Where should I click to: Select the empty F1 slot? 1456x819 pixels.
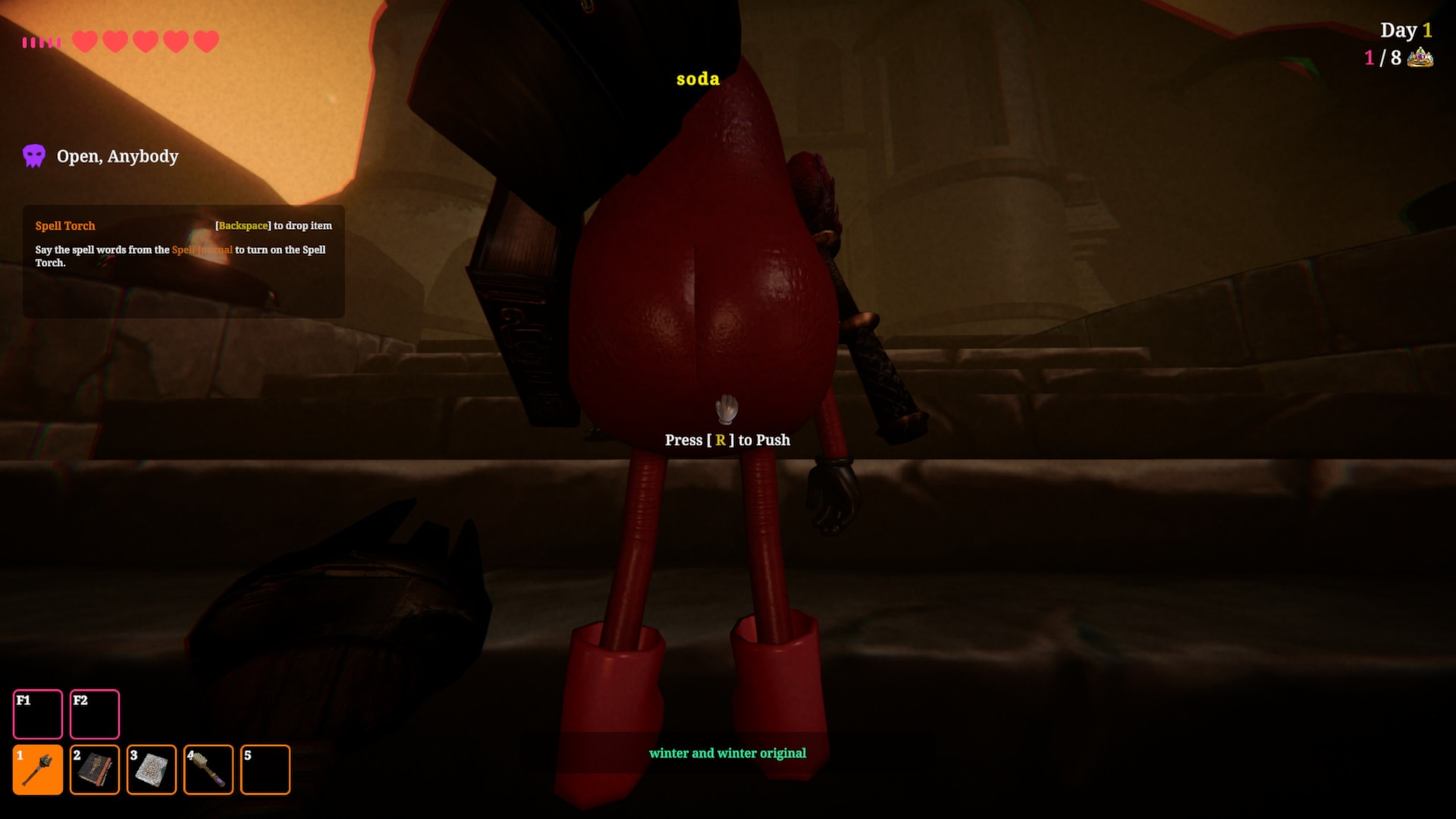(x=38, y=714)
